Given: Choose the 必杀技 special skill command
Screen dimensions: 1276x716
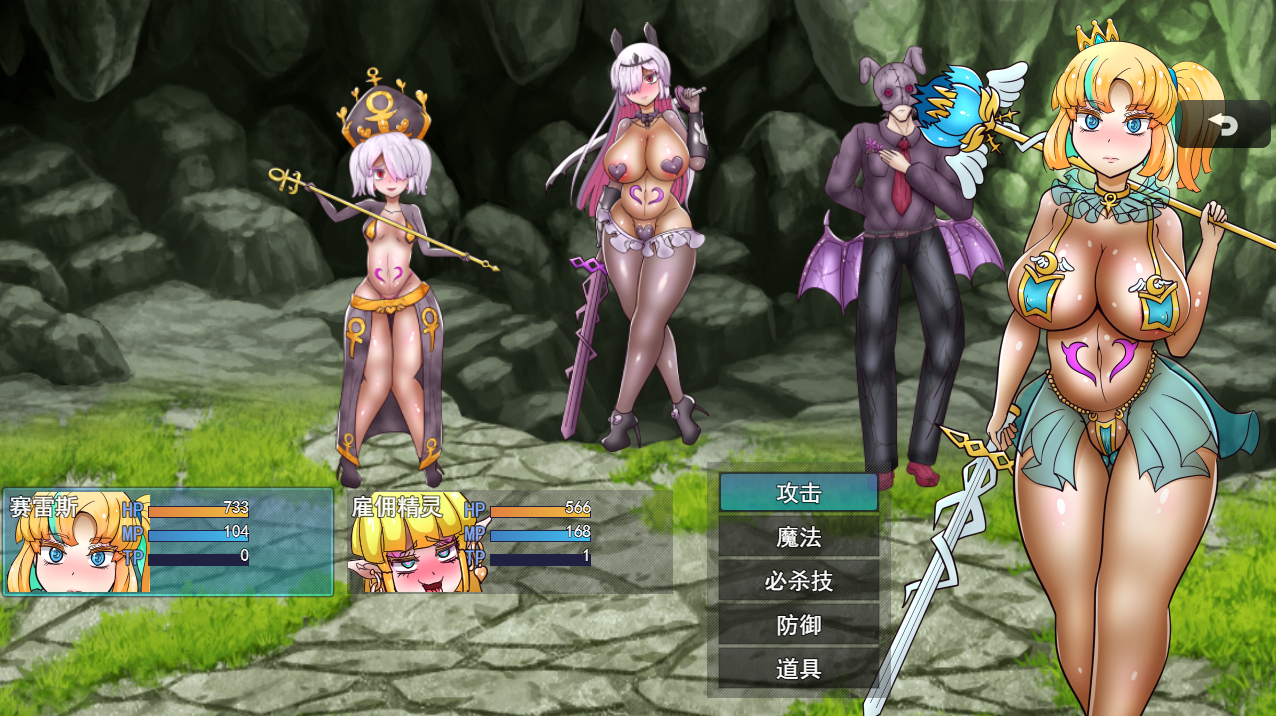Looking at the screenshot, I should [798, 581].
